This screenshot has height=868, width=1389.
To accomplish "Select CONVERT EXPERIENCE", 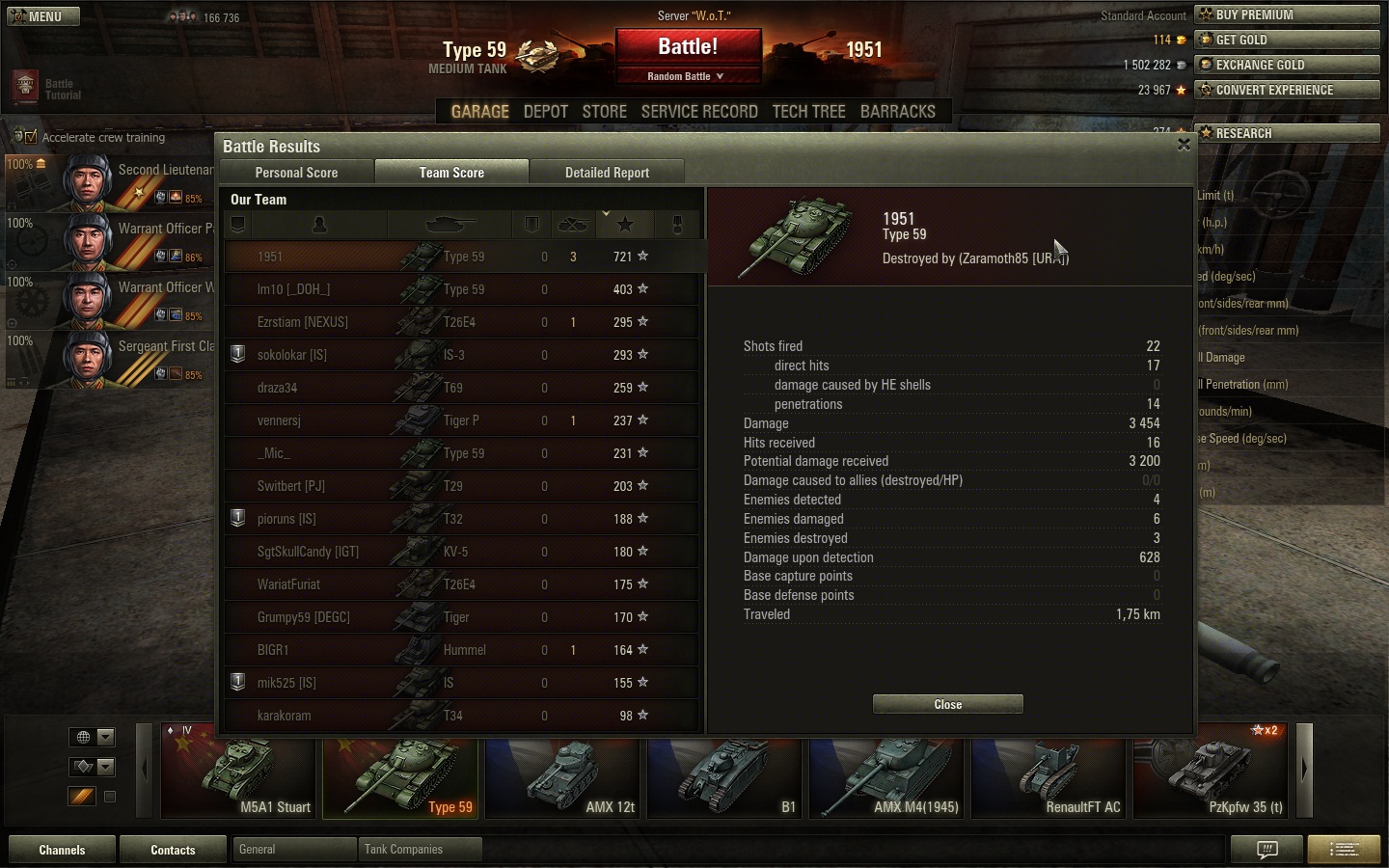I will [x=1286, y=90].
